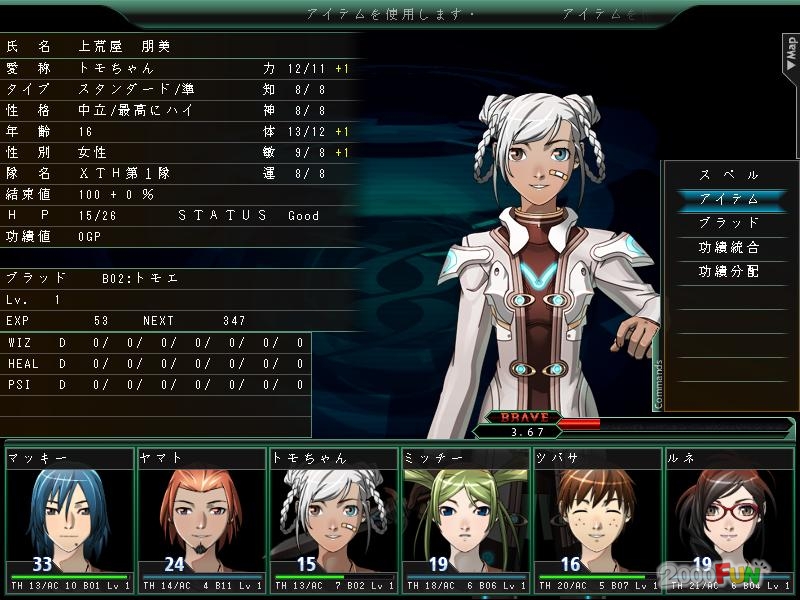Choose 功績分配 from the command list
The image size is (800, 600).
click(729, 271)
